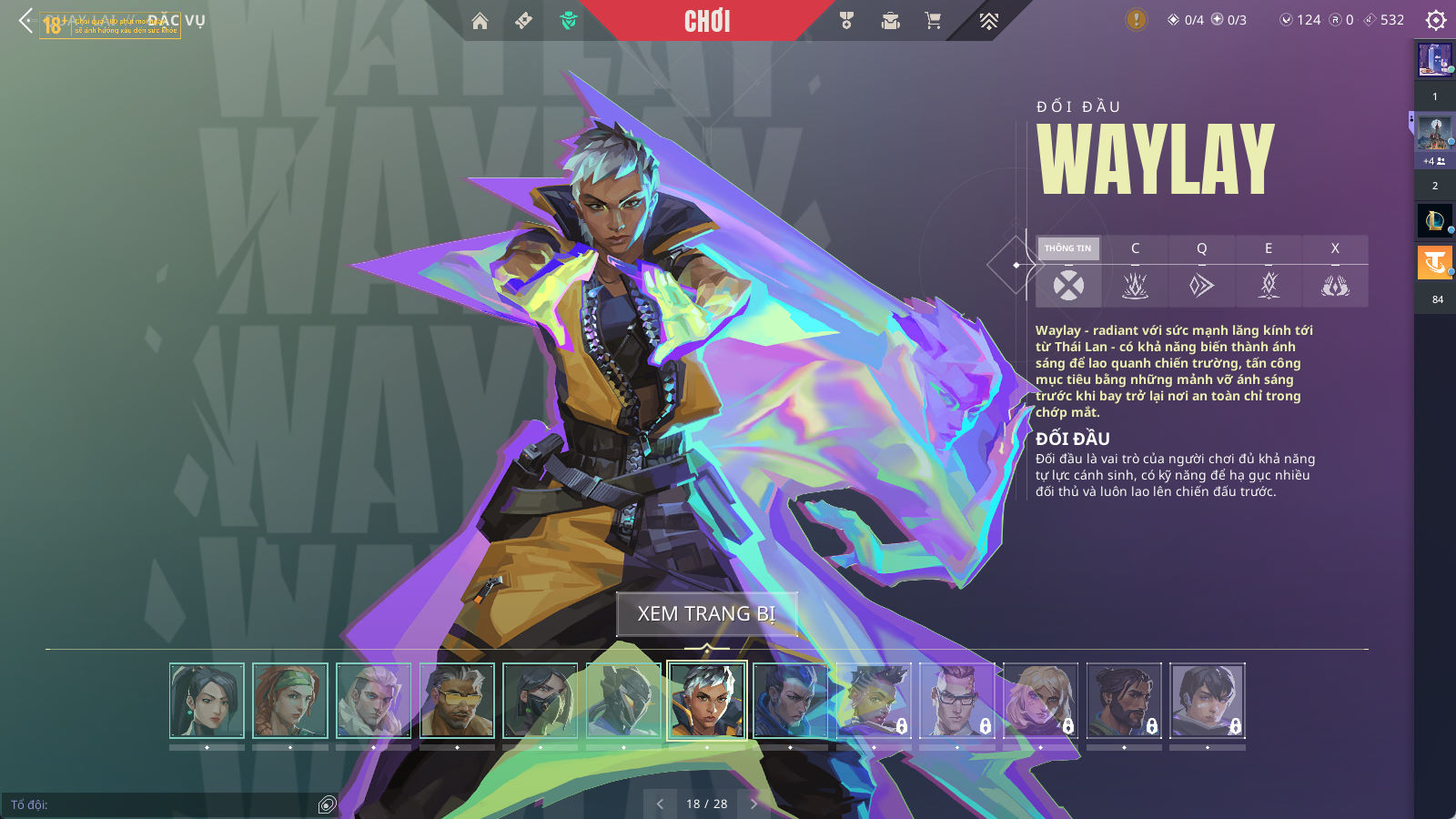Open the battle pass ticket icon
This screenshot has height=819, width=1456.
click(523, 21)
